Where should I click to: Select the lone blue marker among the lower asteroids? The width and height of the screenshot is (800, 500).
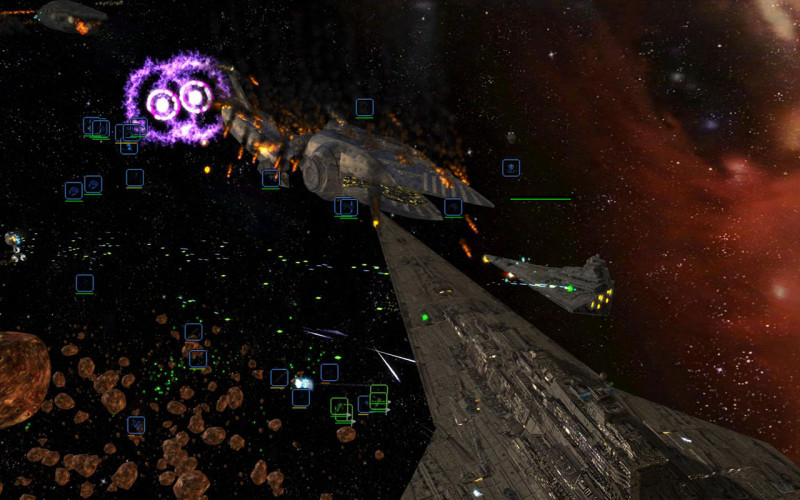(136, 425)
